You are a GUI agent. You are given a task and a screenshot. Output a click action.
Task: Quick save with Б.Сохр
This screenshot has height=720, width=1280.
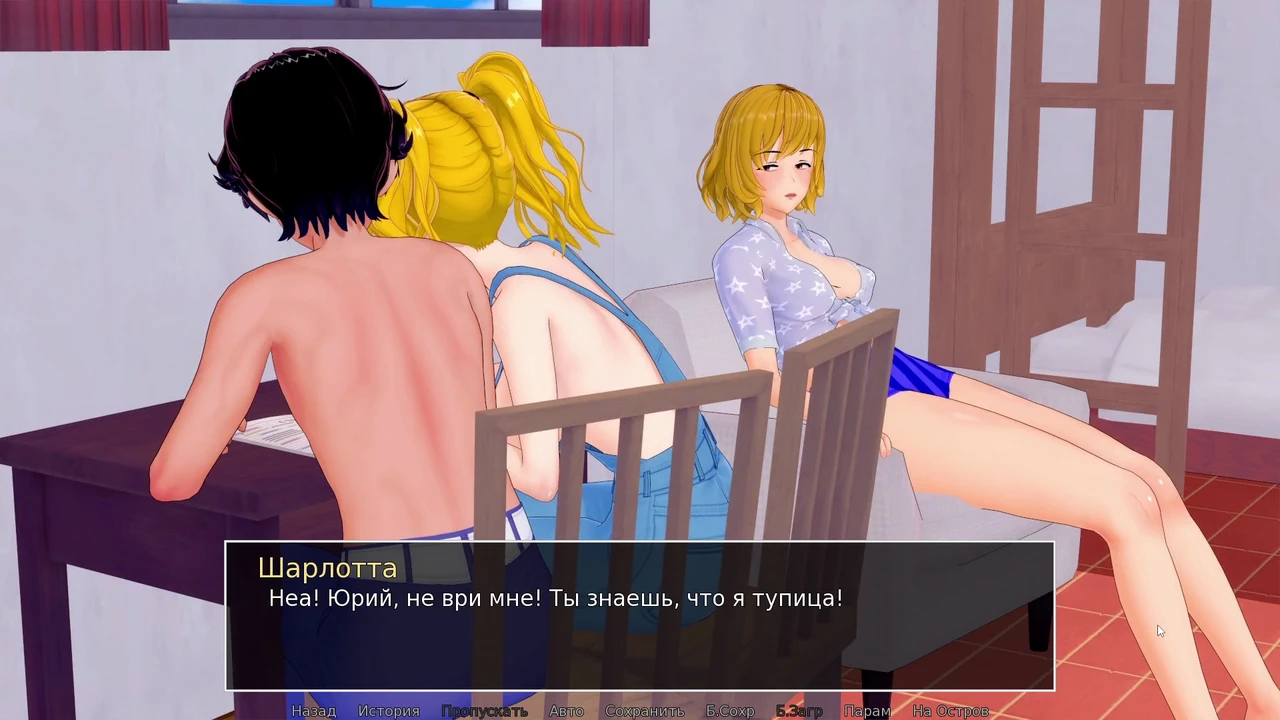tap(730, 711)
